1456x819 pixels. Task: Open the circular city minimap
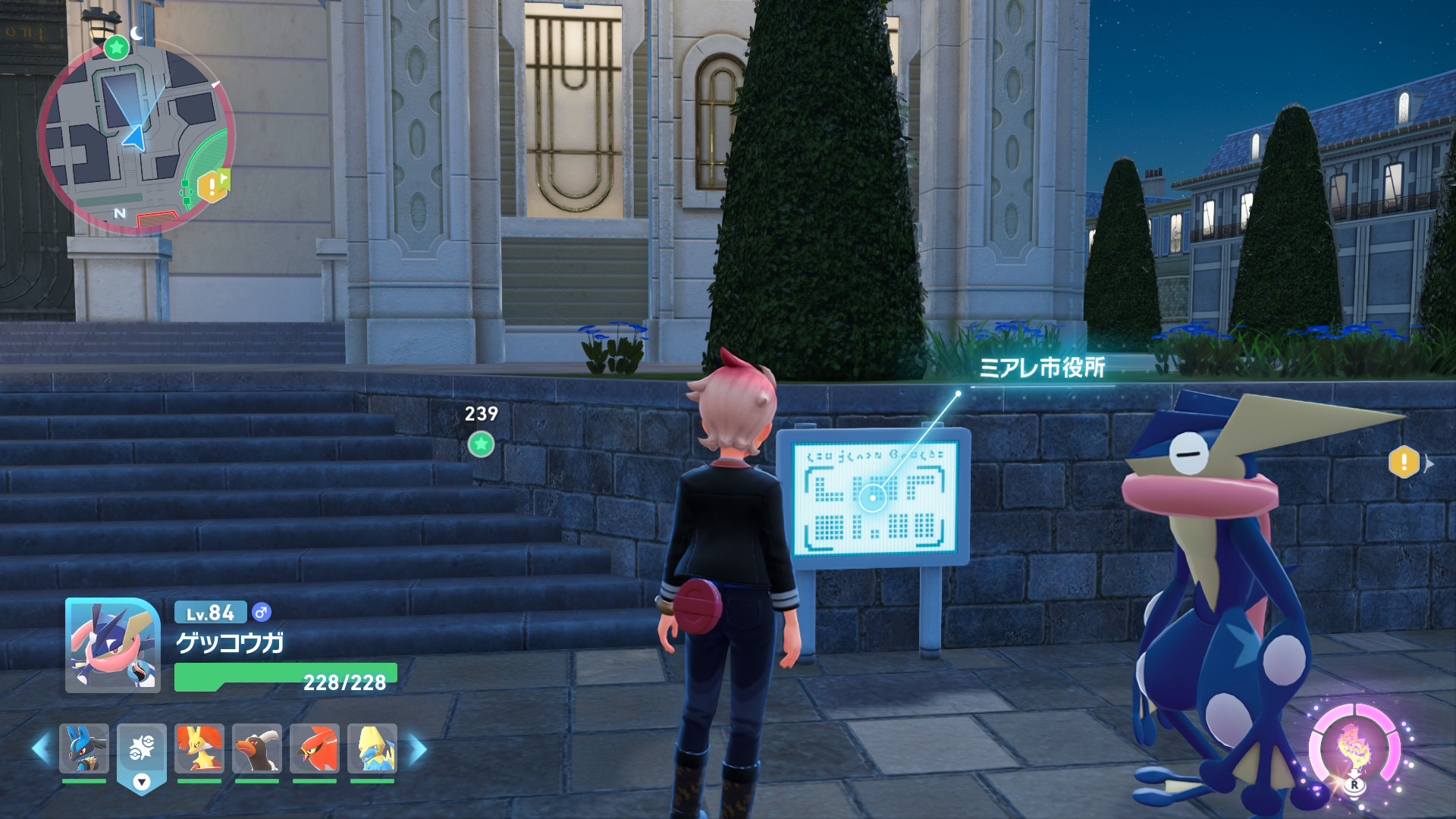136,136
